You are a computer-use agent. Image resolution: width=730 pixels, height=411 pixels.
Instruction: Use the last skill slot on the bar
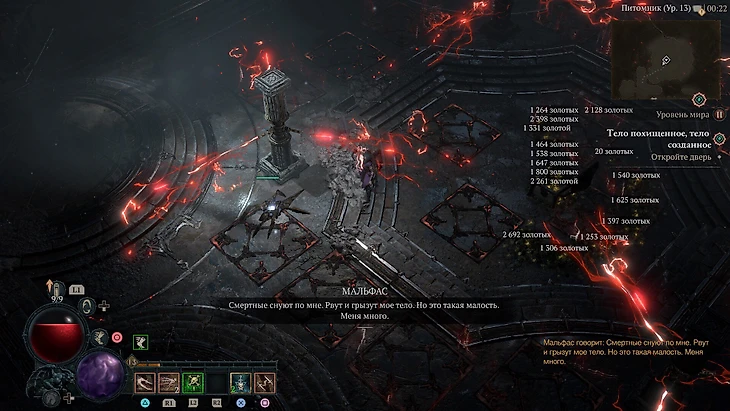tap(265, 381)
